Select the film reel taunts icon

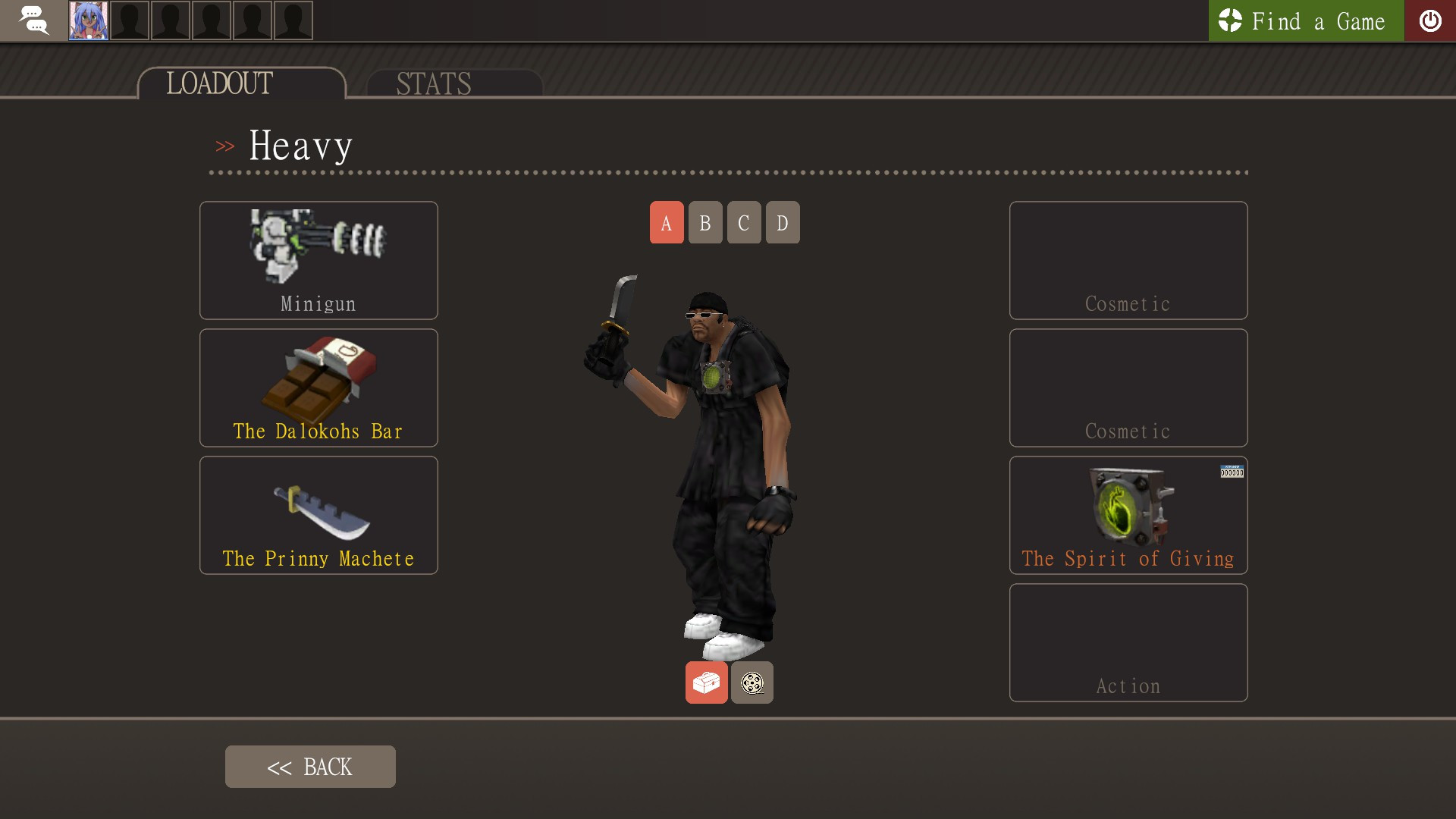(752, 682)
